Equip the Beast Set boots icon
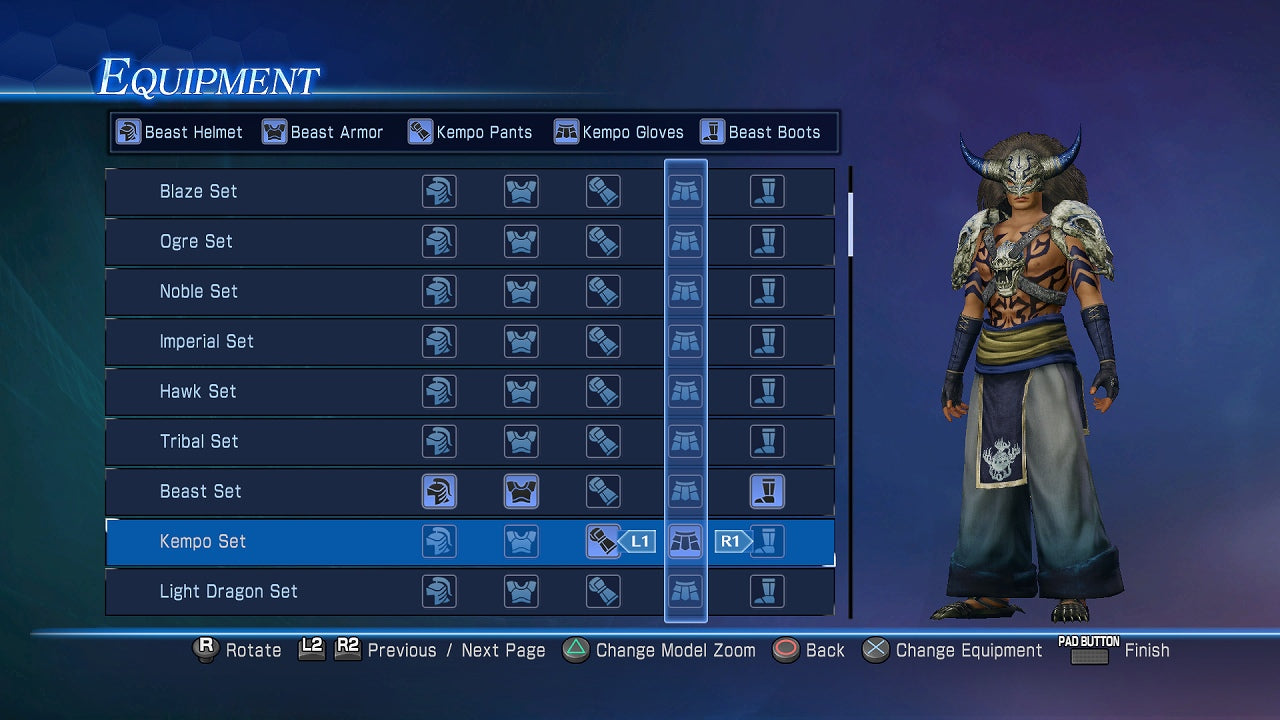This screenshot has width=1280, height=720. (x=769, y=491)
